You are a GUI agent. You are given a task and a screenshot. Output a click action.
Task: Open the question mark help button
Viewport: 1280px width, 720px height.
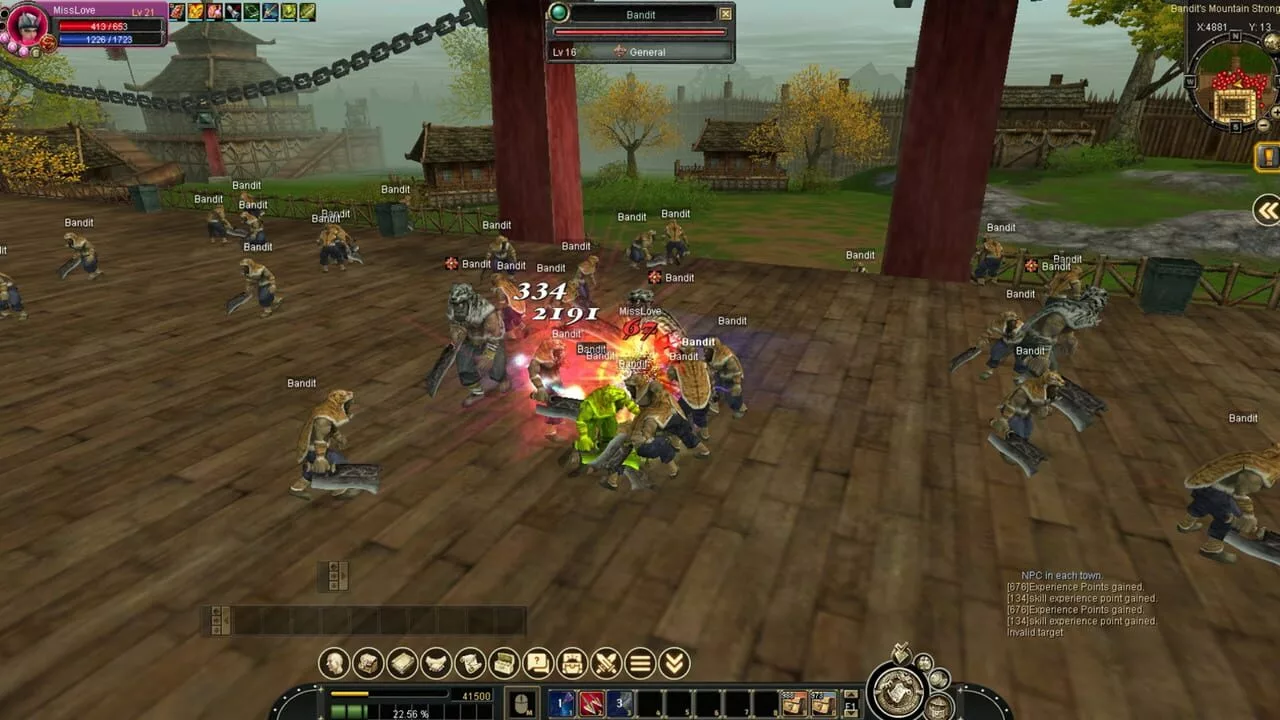[538, 663]
